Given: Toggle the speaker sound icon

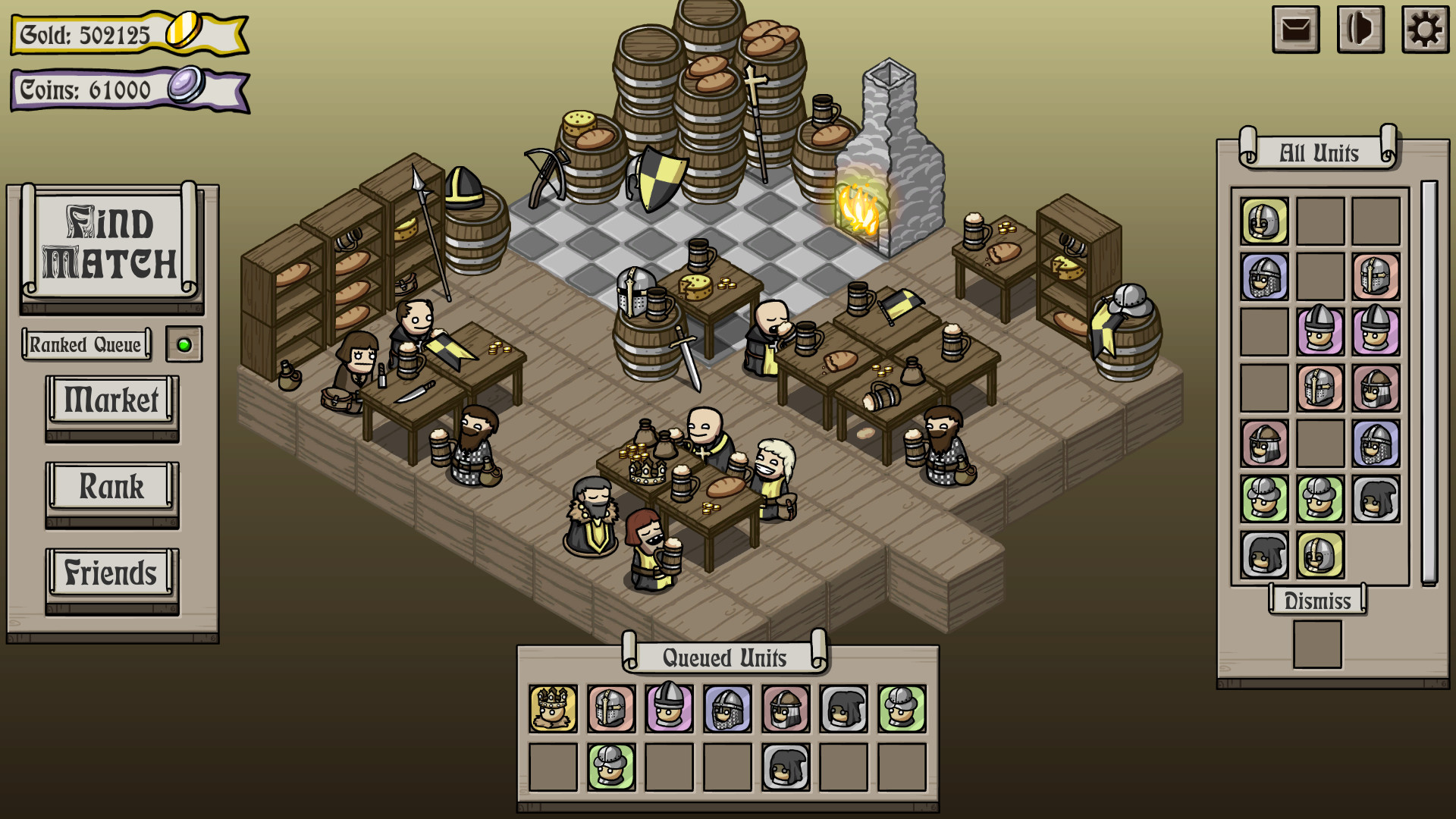Looking at the screenshot, I should [x=1359, y=31].
